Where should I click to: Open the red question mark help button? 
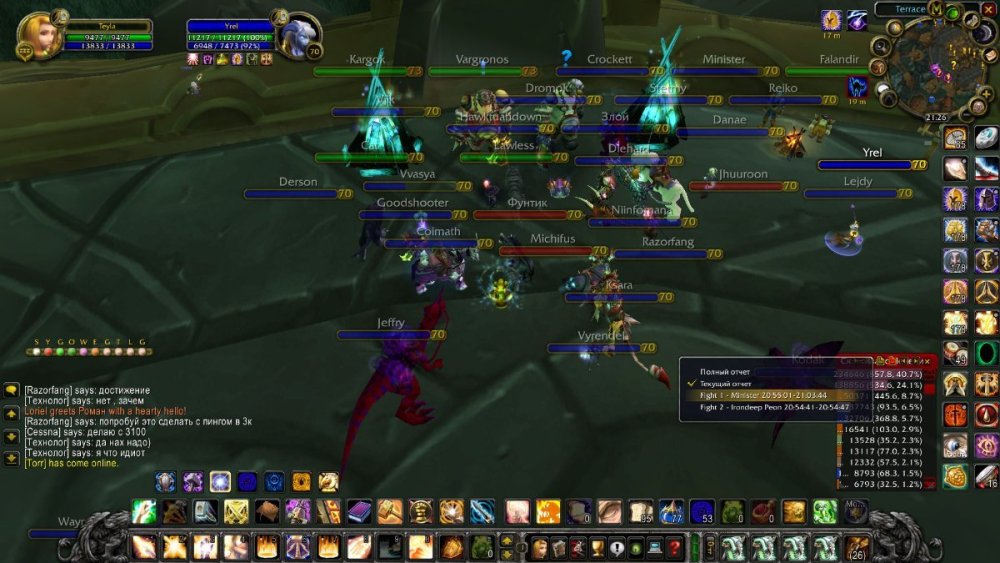coord(675,548)
